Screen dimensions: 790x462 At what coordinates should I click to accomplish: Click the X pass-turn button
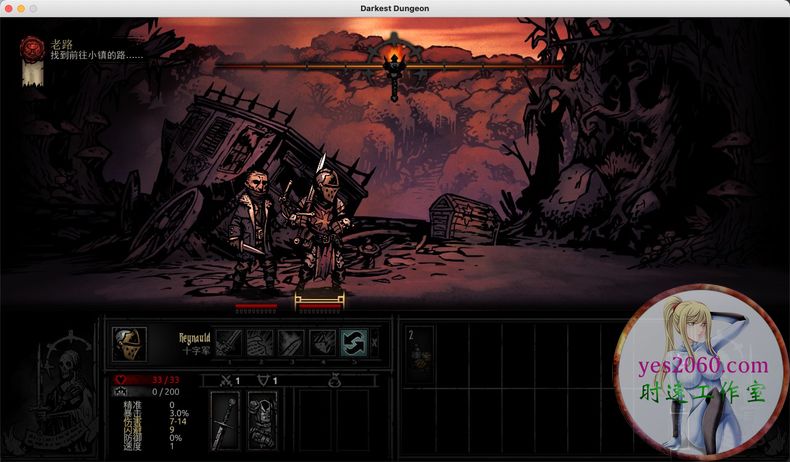(375, 343)
